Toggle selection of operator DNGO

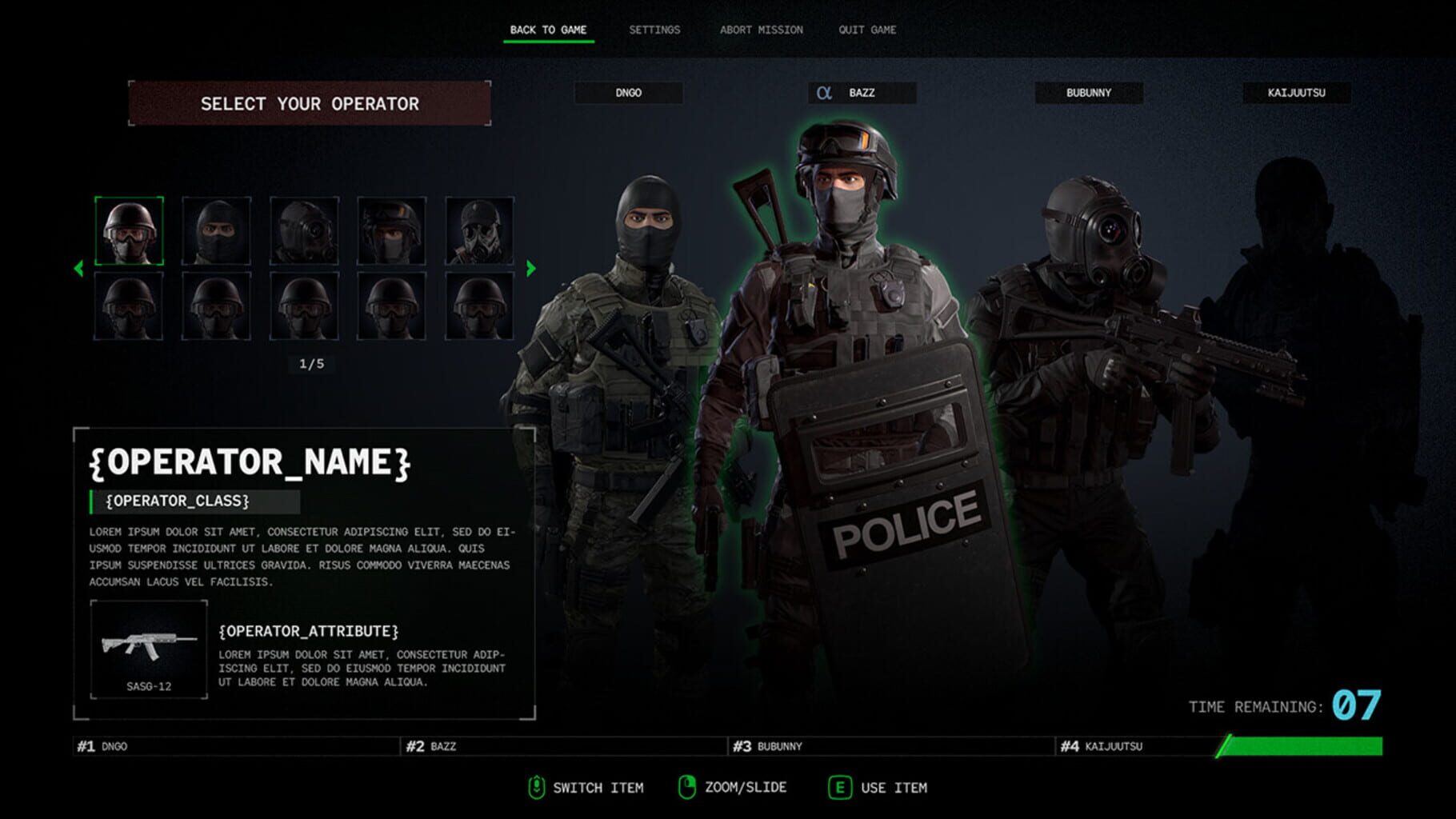(x=630, y=93)
